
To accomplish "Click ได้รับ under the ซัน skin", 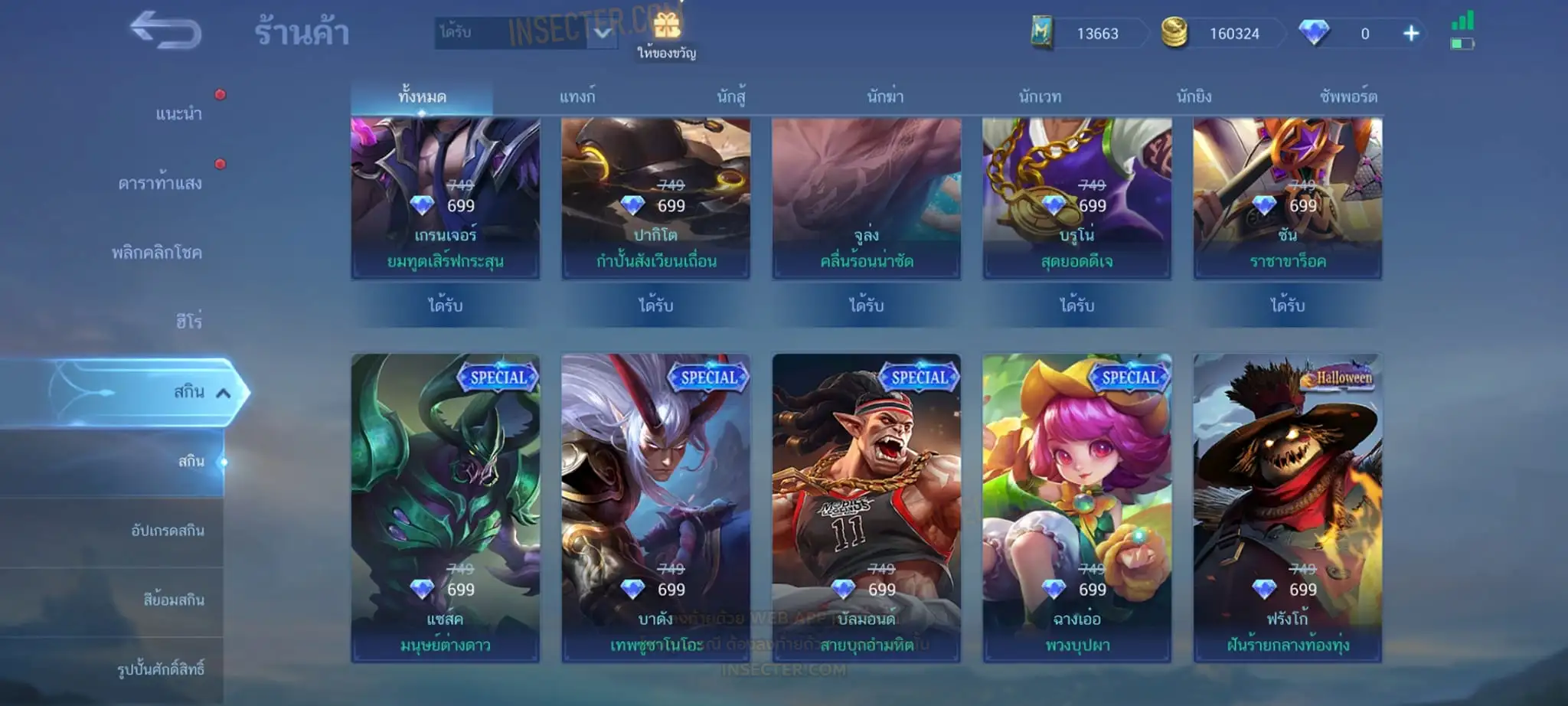I will click(x=1287, y=306).
